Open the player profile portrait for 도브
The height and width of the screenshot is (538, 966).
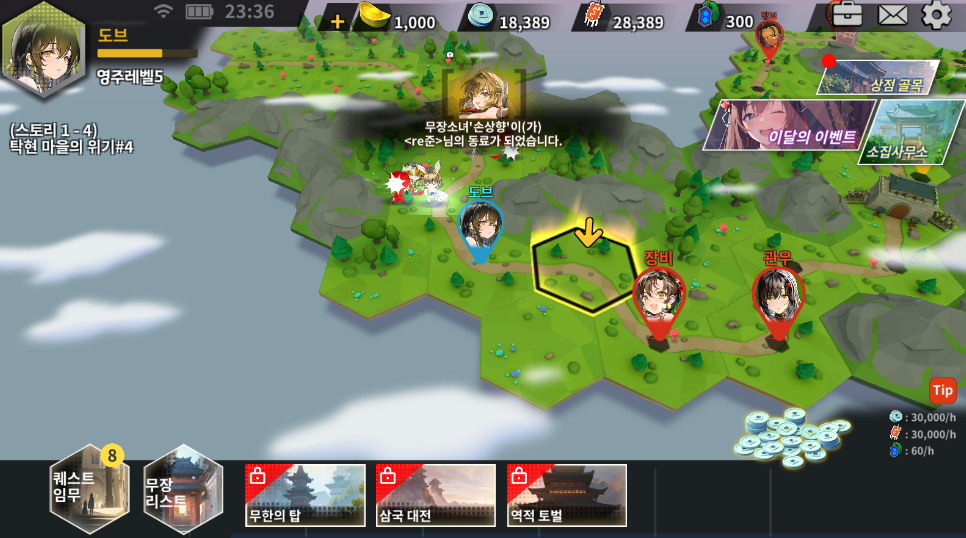[x=44, y=48]
